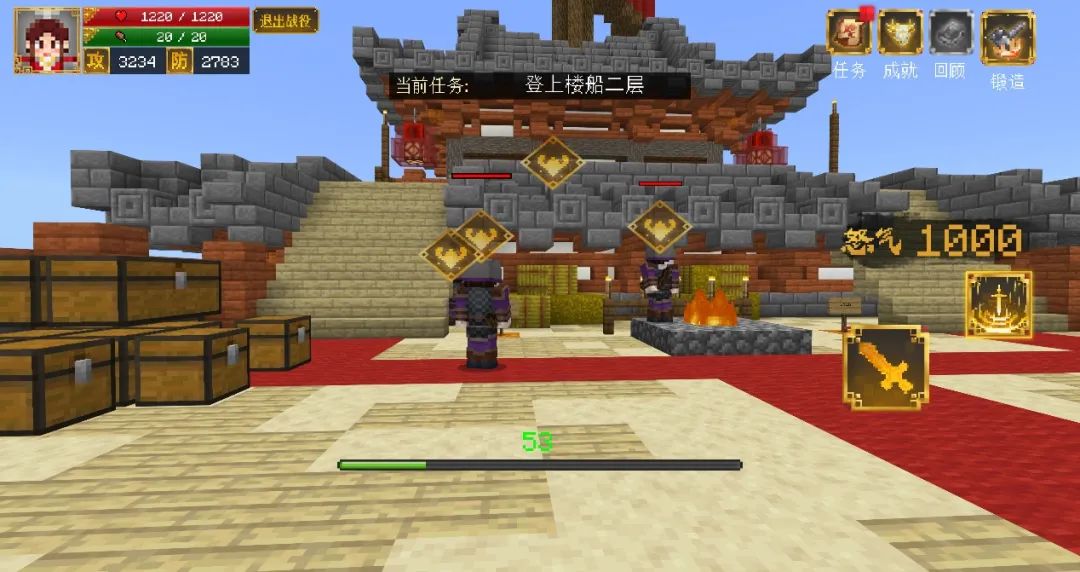This screenshot has height=572, width=1080.
Task: Attack with the golden sword button
Action: pos(885,368)
